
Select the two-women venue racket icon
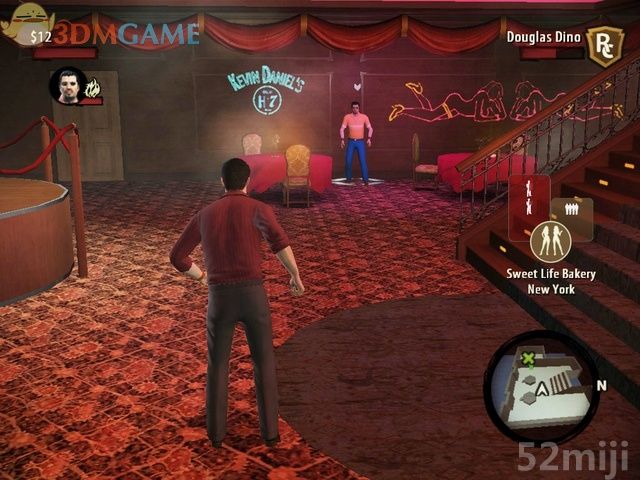pos(550,241)
